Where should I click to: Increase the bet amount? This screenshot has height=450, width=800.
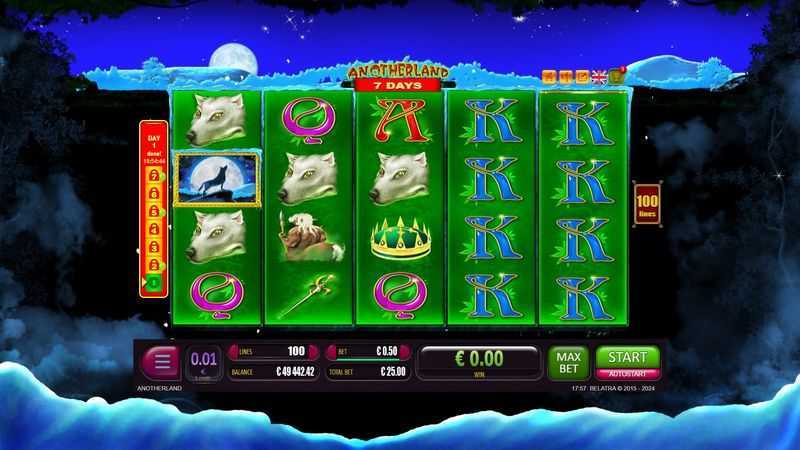[405, 352]
